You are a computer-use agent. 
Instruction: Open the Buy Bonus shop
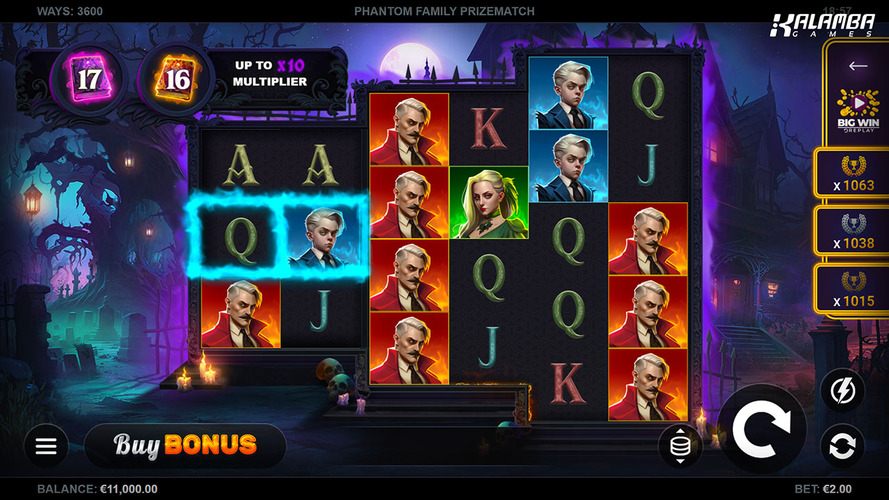click(x=185, y=445)
